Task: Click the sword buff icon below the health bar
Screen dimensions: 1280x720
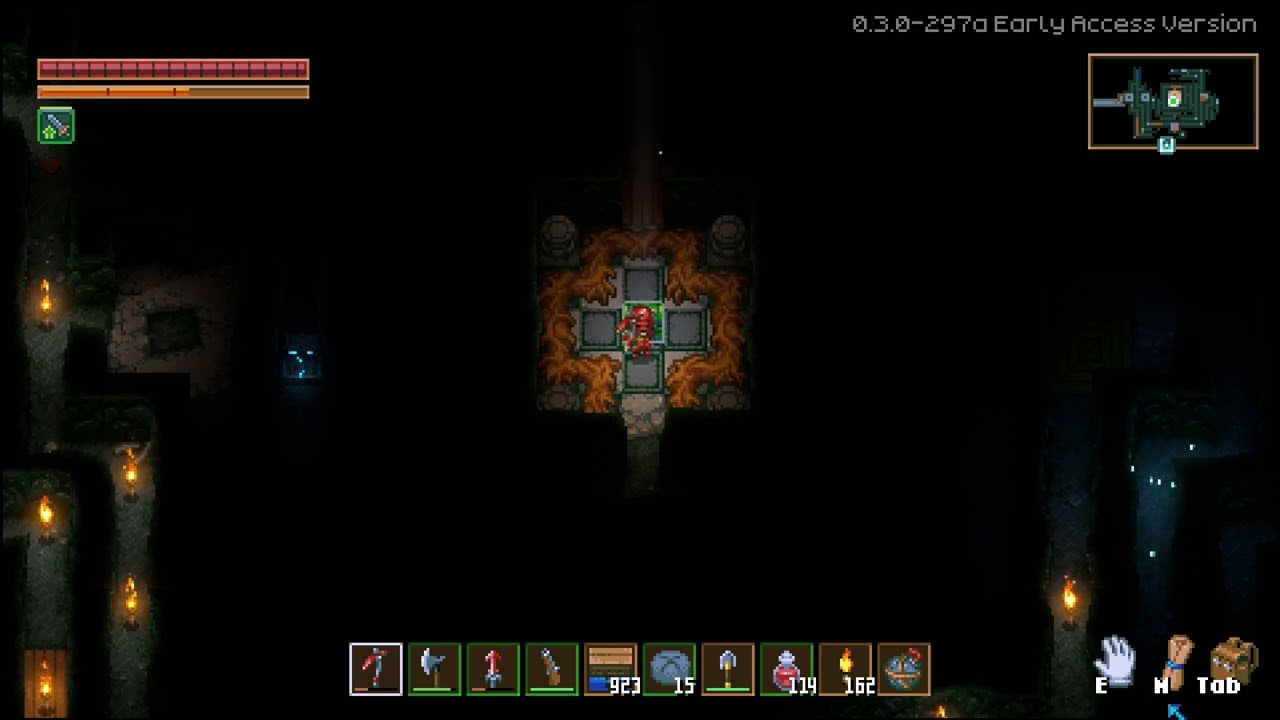Action: pos(55,127)
